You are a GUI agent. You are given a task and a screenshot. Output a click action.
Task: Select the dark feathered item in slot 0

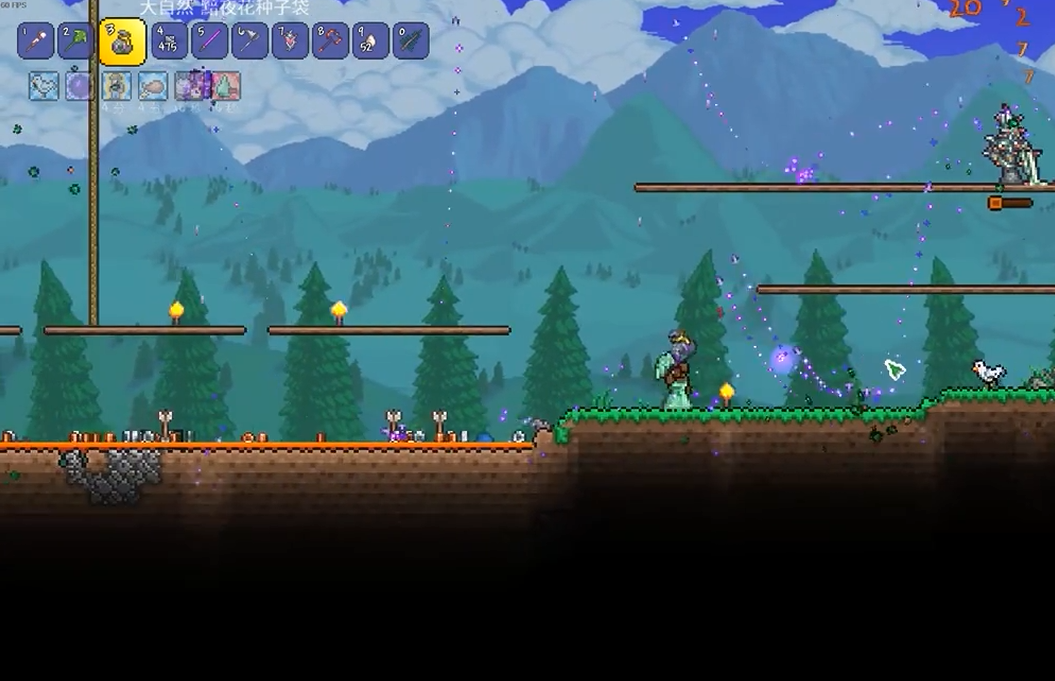tap(410, 41)
